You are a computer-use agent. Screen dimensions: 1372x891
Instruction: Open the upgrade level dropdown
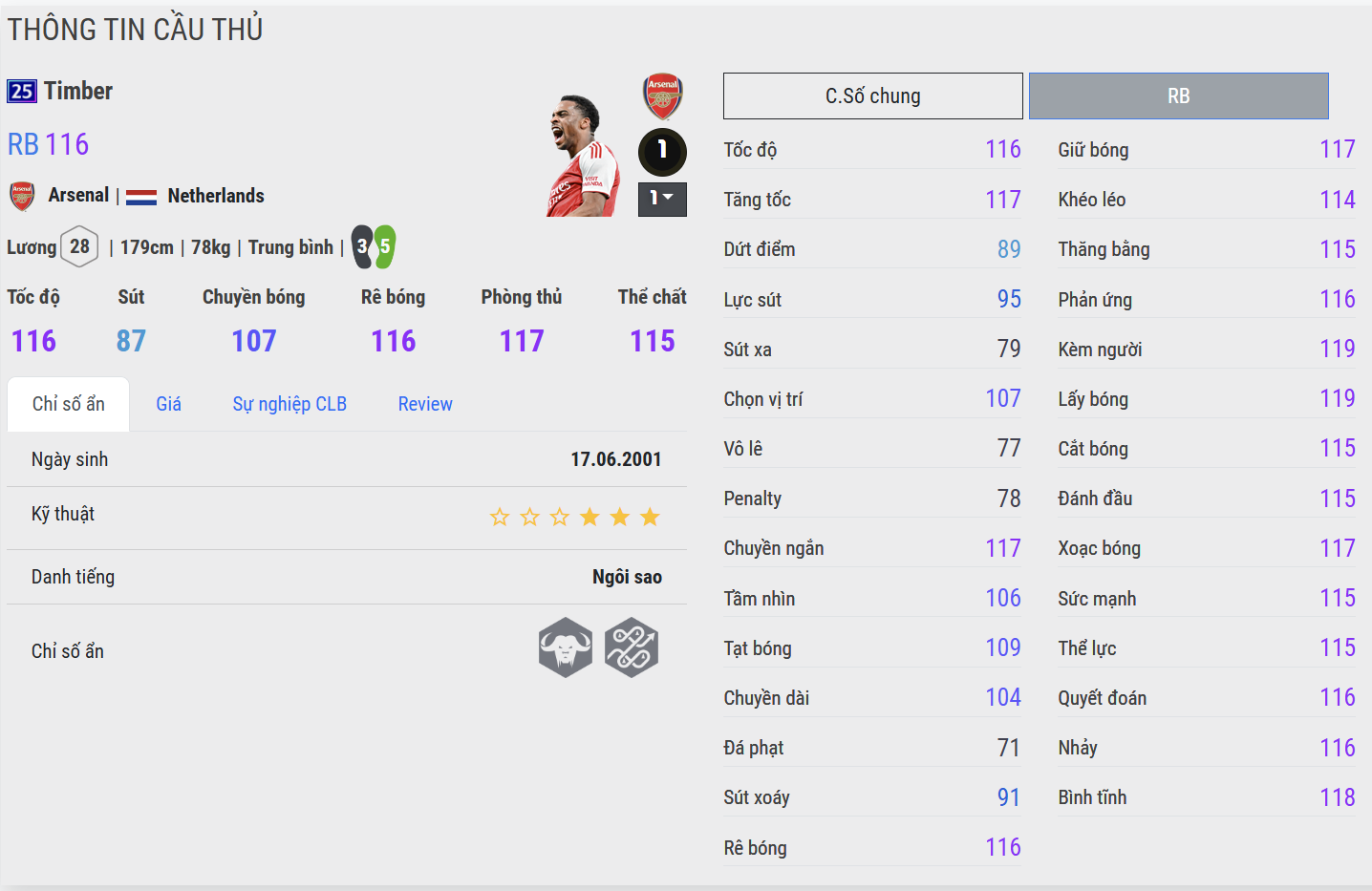[662, 199]
